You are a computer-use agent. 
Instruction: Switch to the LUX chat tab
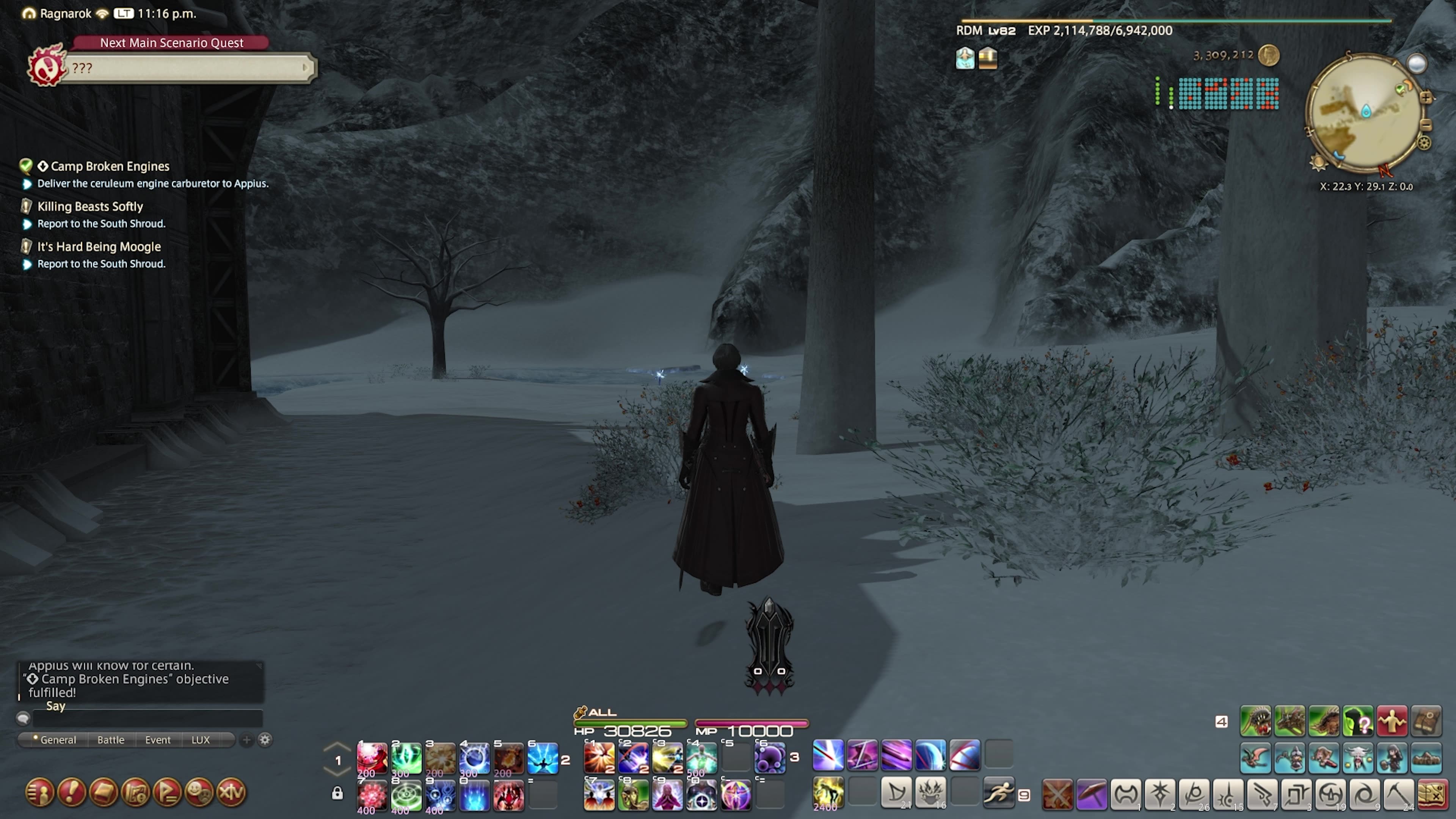click(201, 740)
